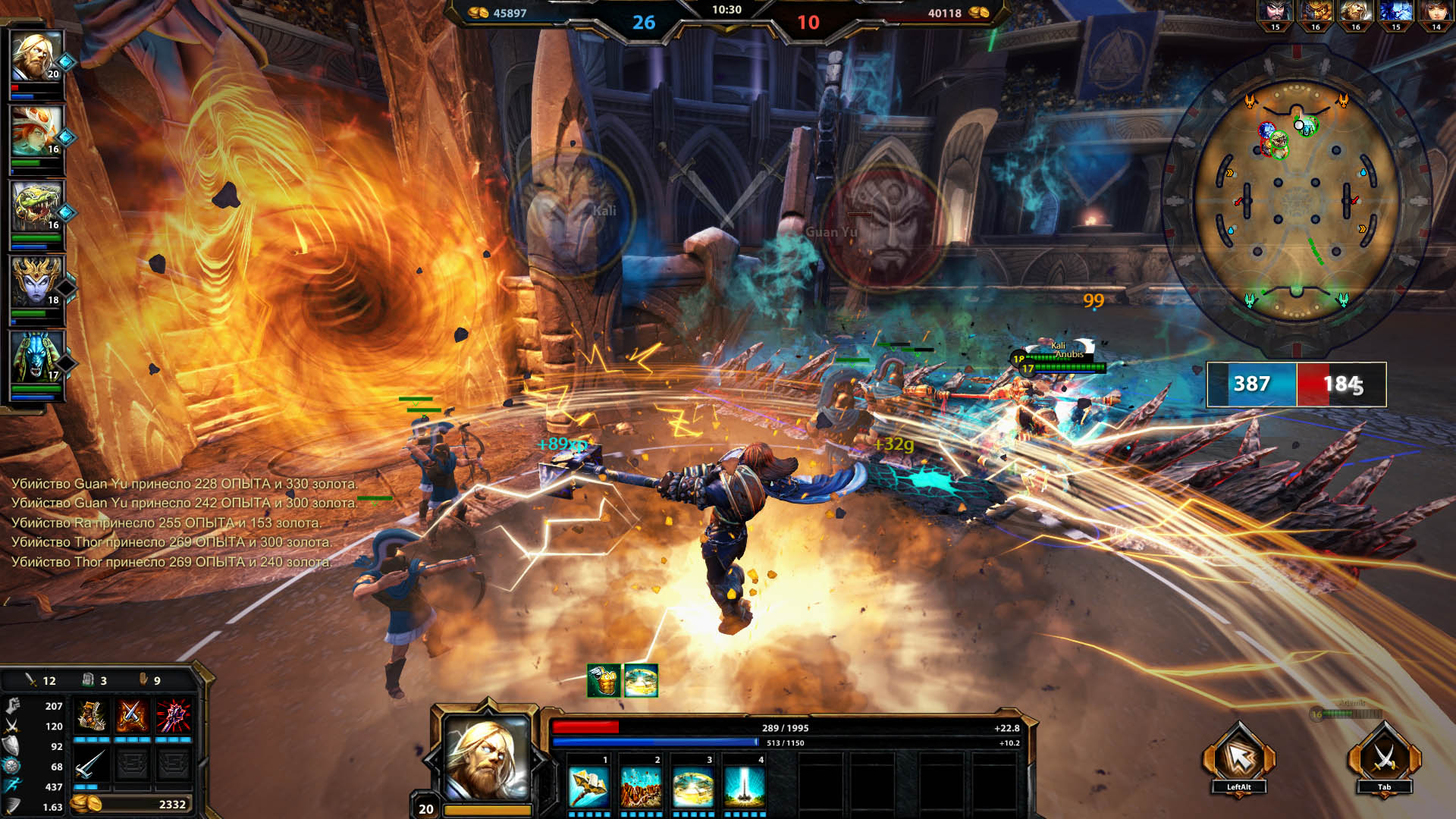Select the dark-haired female enemy portrait

1436,13
